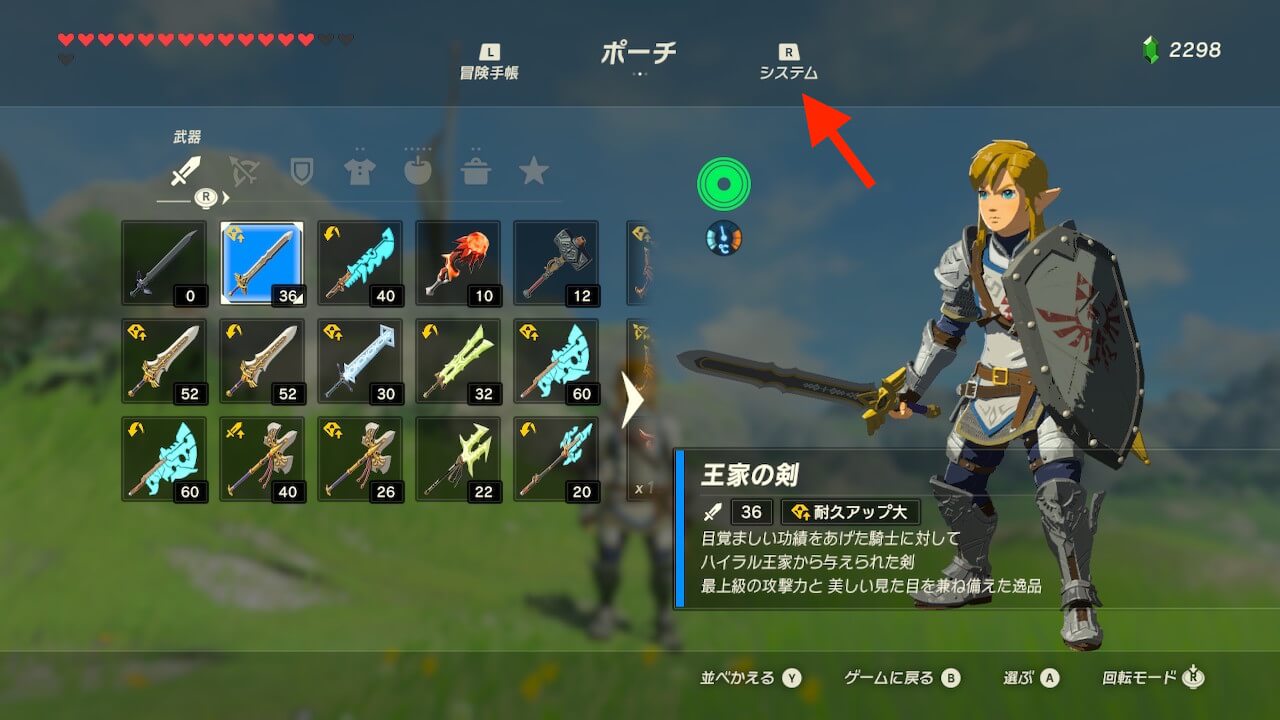Select the royal halberd with 26 attack
Image resolution: width=1280 pixels, height=720 pixels.
360,459
